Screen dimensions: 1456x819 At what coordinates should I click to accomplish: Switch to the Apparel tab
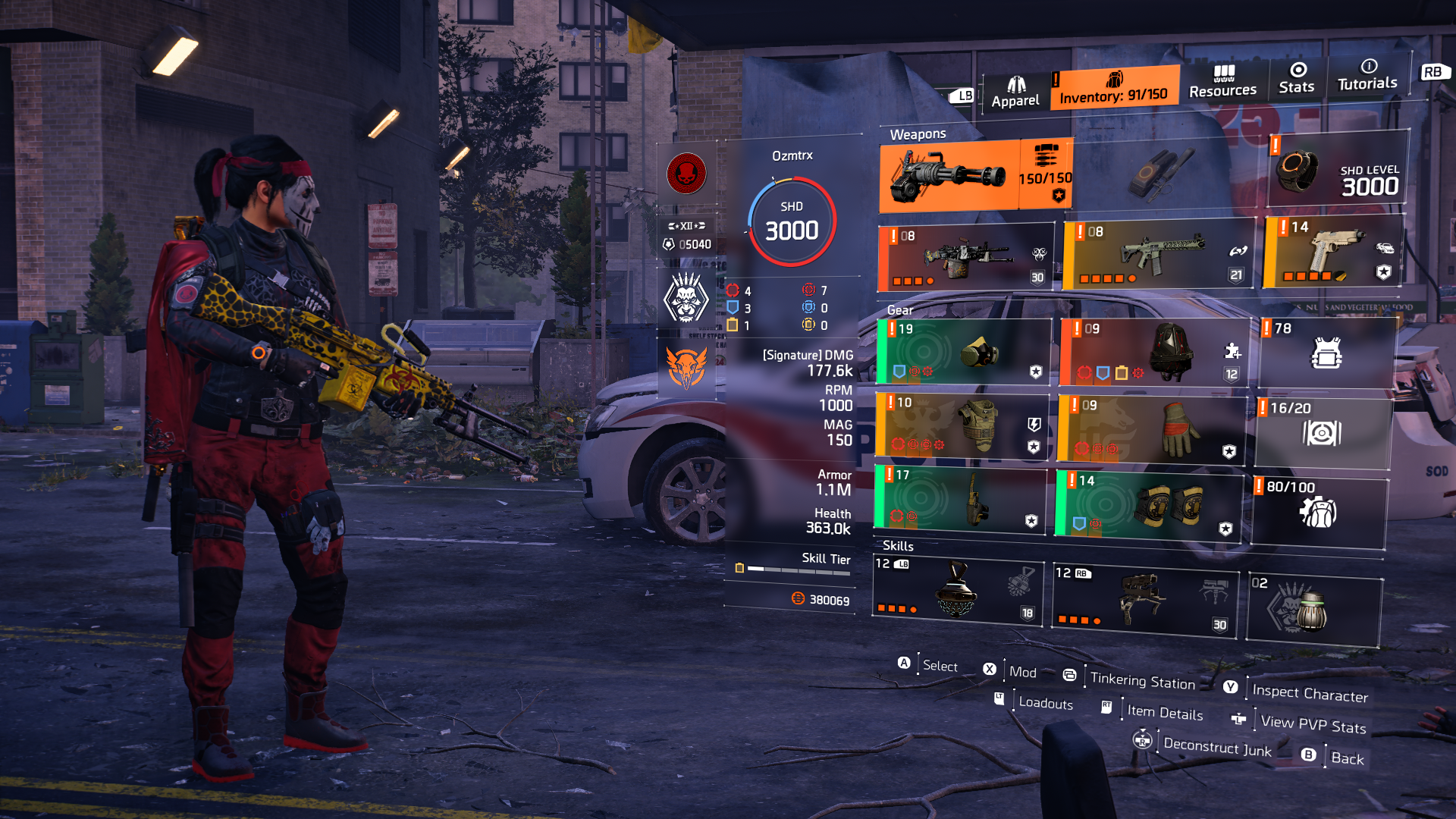pos(1015,87)
